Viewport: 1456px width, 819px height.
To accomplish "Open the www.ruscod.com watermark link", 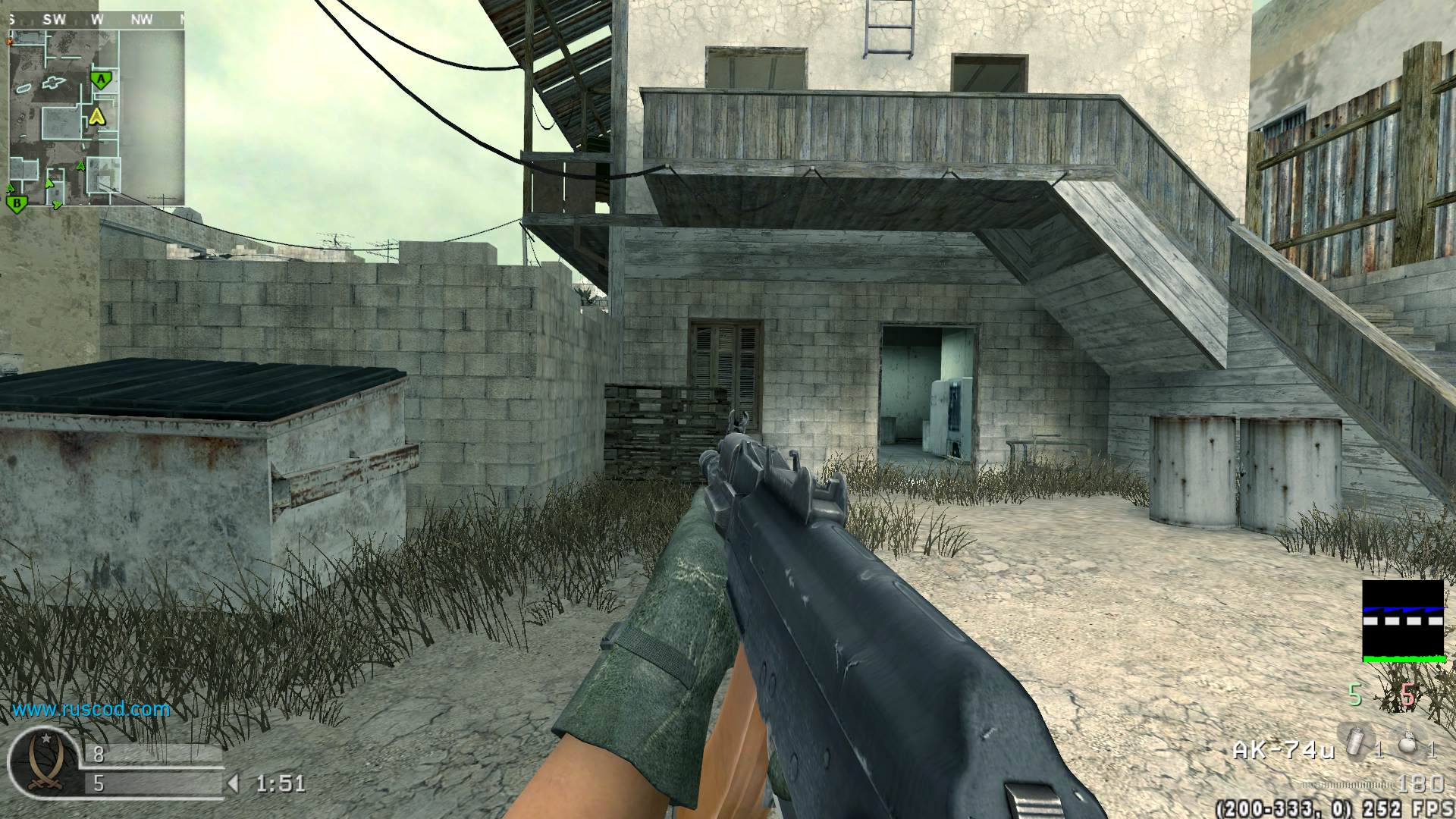I will [91, 710].
